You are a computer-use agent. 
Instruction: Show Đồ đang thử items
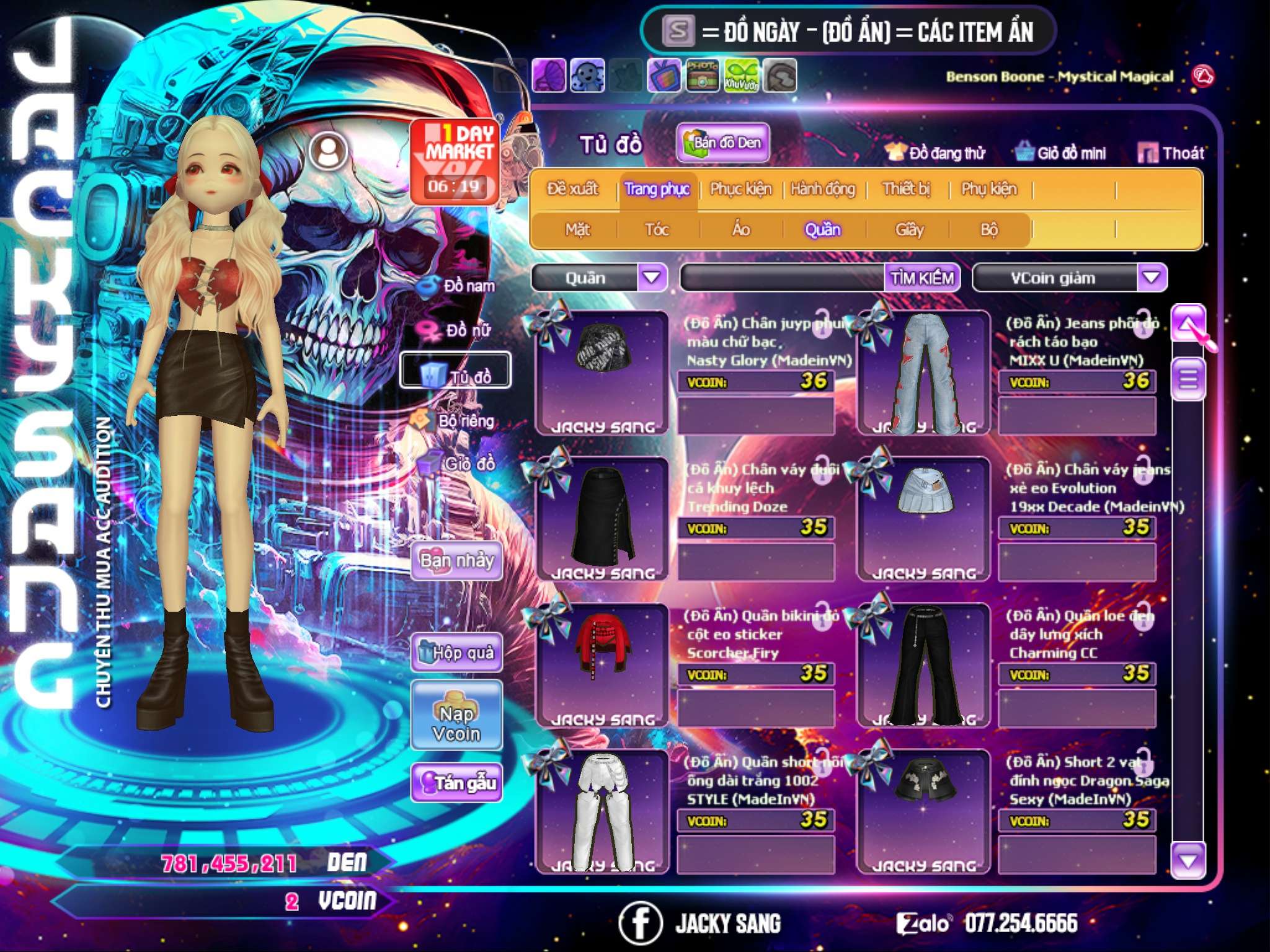point(936,153)
